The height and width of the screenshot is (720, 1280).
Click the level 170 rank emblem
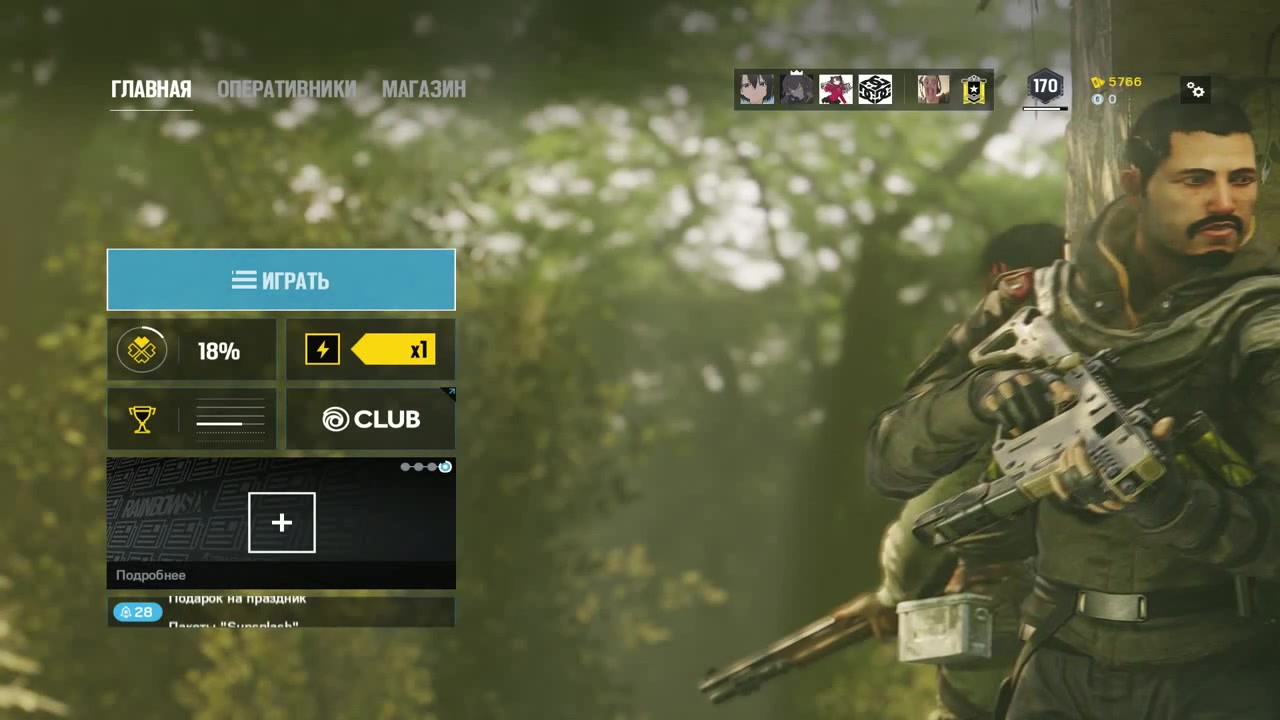click(1044, 87)
